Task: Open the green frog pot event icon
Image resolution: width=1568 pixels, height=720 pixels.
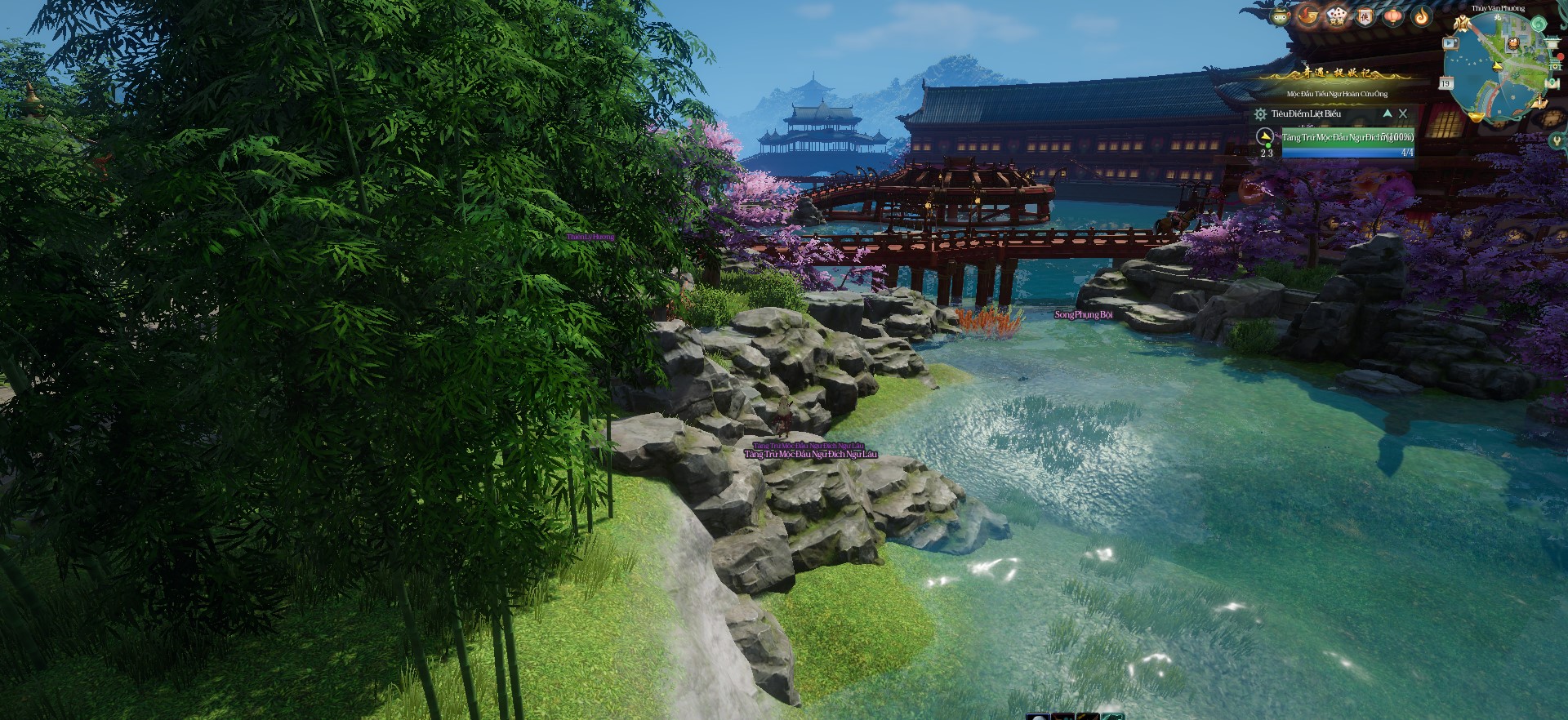Action: (x=1280, y=16)
